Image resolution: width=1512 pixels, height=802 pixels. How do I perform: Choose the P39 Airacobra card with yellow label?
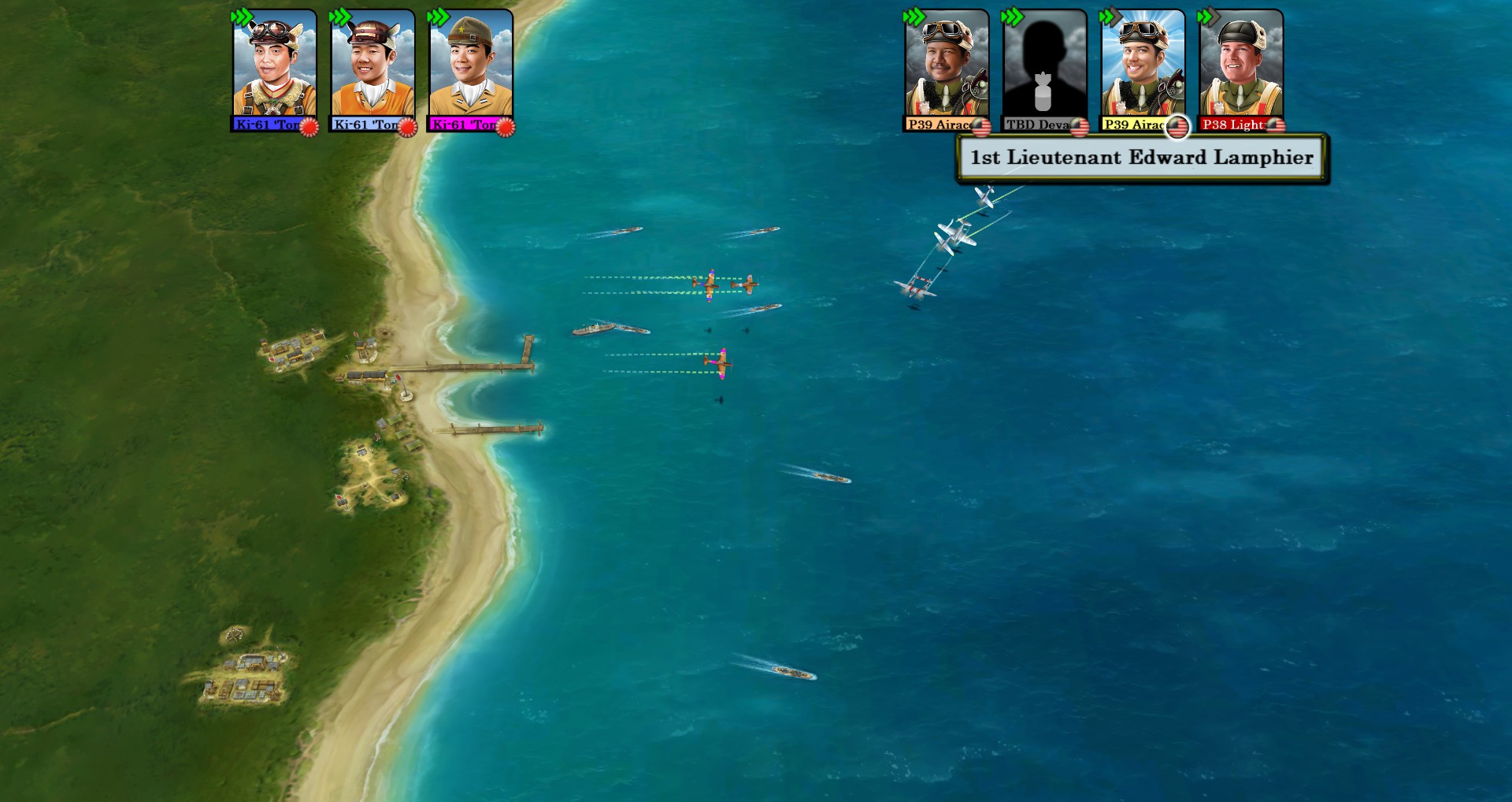tap(1142, 69)
